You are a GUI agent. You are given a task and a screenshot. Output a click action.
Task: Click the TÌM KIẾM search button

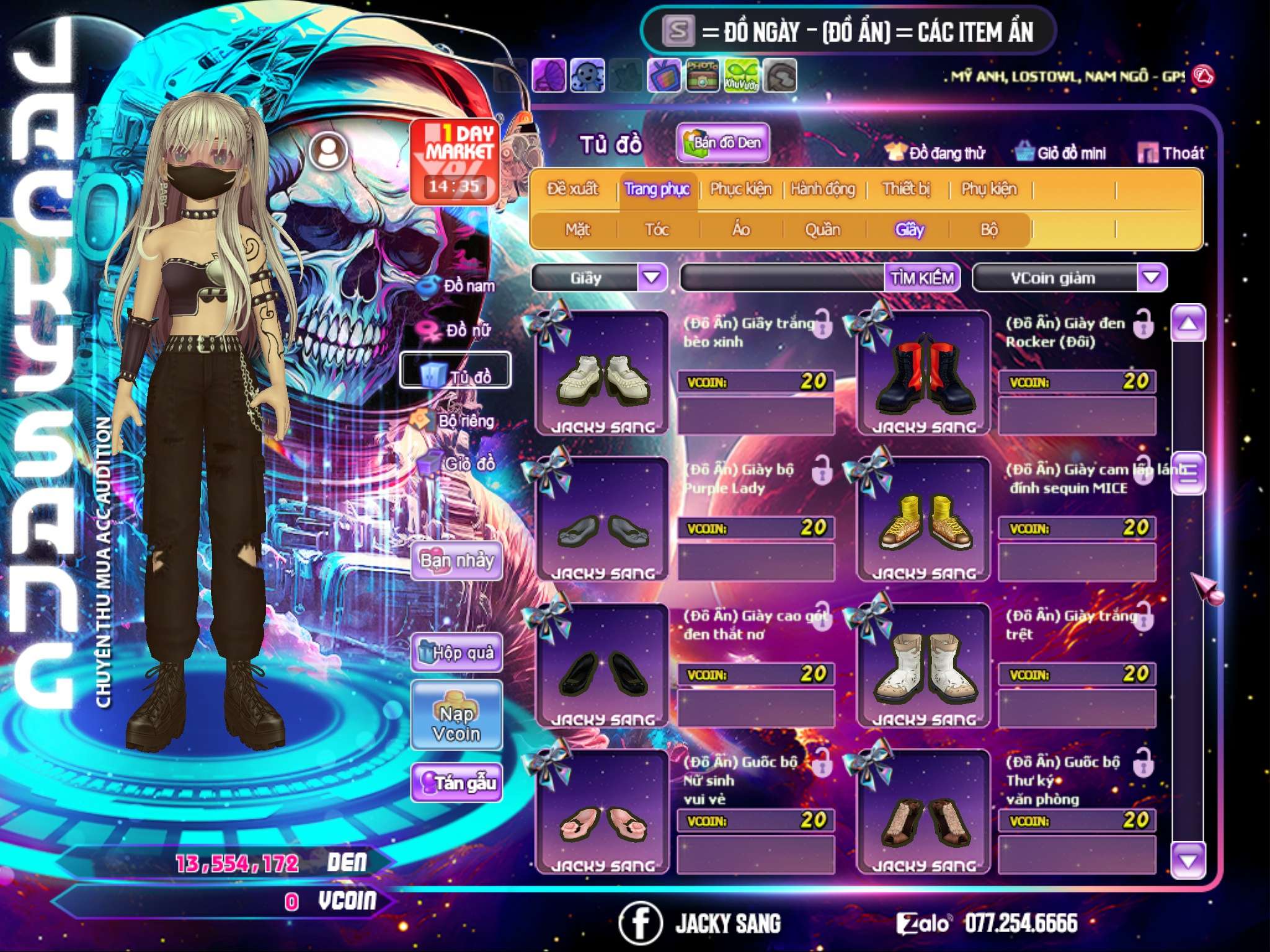tap(921, 278)
